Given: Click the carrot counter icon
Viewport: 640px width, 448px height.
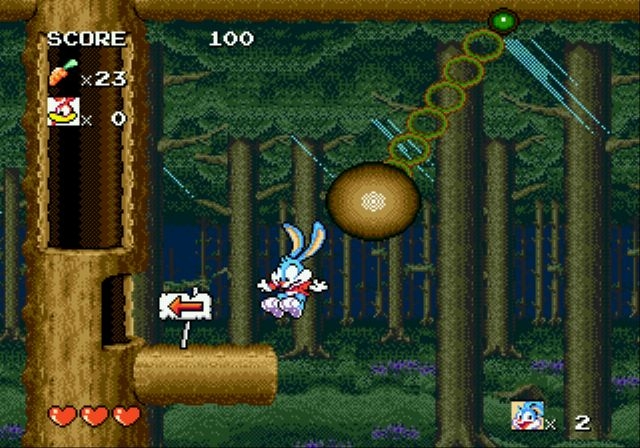Looking at the screenshot, I should (61, 74).
